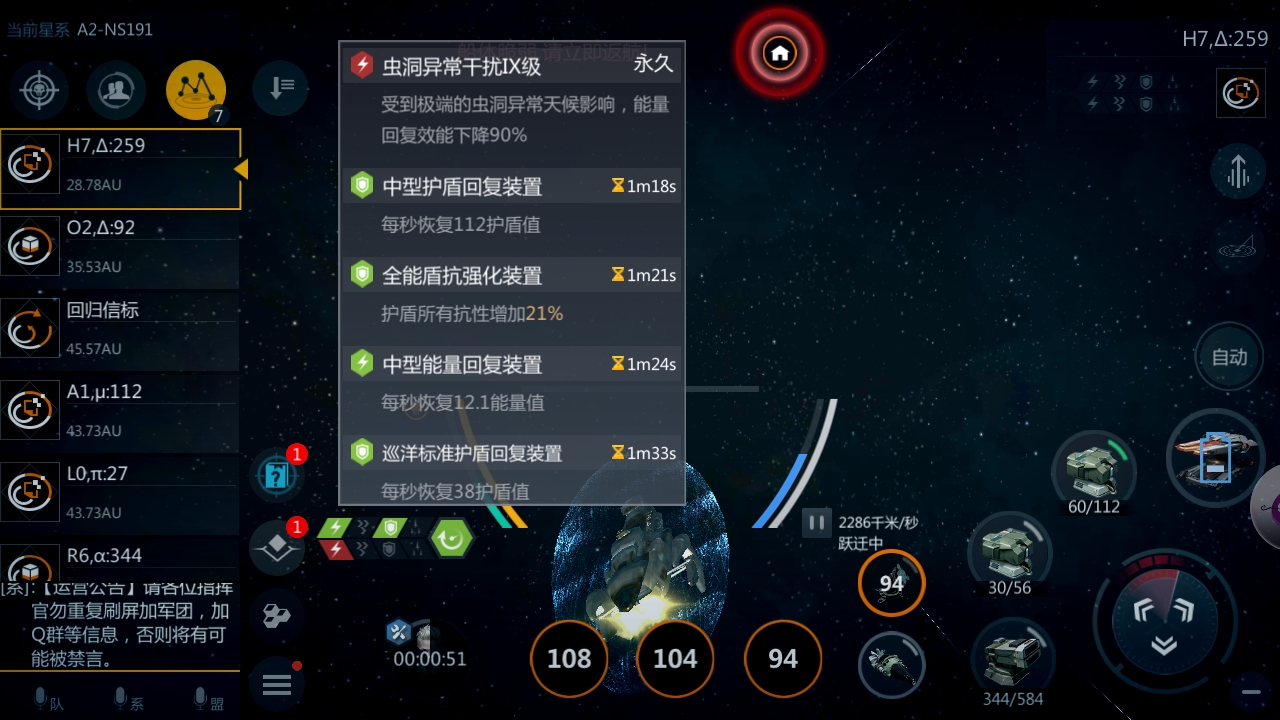Select the skull targeting reticle icon

pos(38,89)
